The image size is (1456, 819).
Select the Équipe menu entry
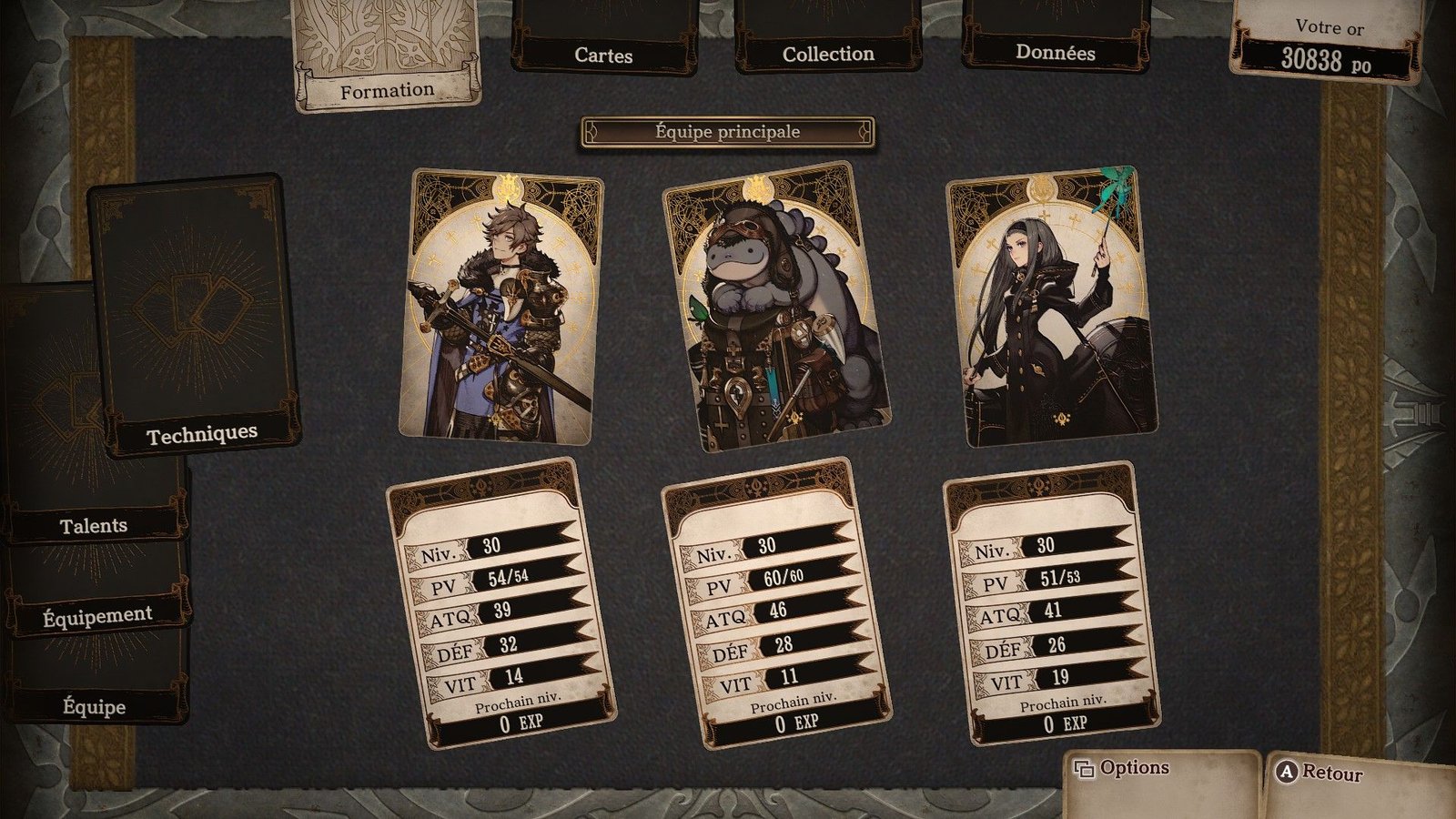pyautogui.click(x=95, y=706)
